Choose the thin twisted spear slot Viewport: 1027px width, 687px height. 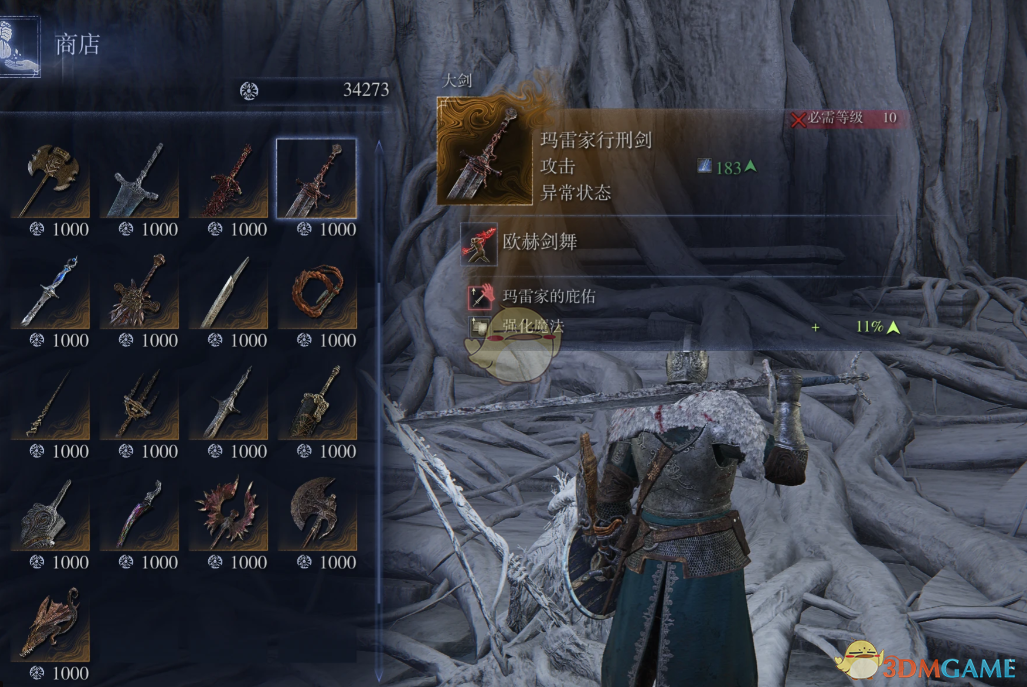50,402
